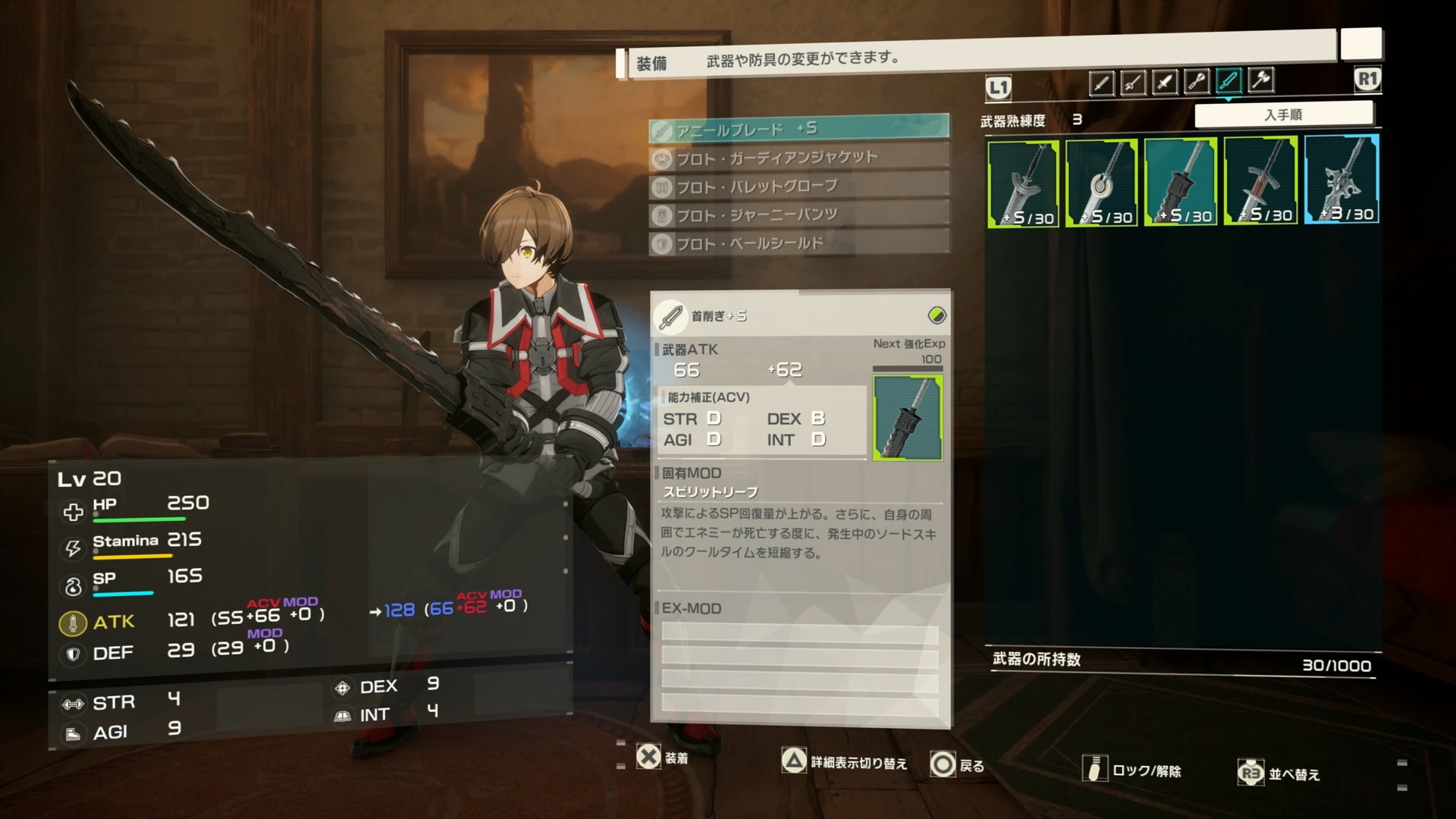The image size is (1456, 819).
Task: Select the equipped アニールブレード weapon slot
Action: pyautogui.click(x=799, y=129)
